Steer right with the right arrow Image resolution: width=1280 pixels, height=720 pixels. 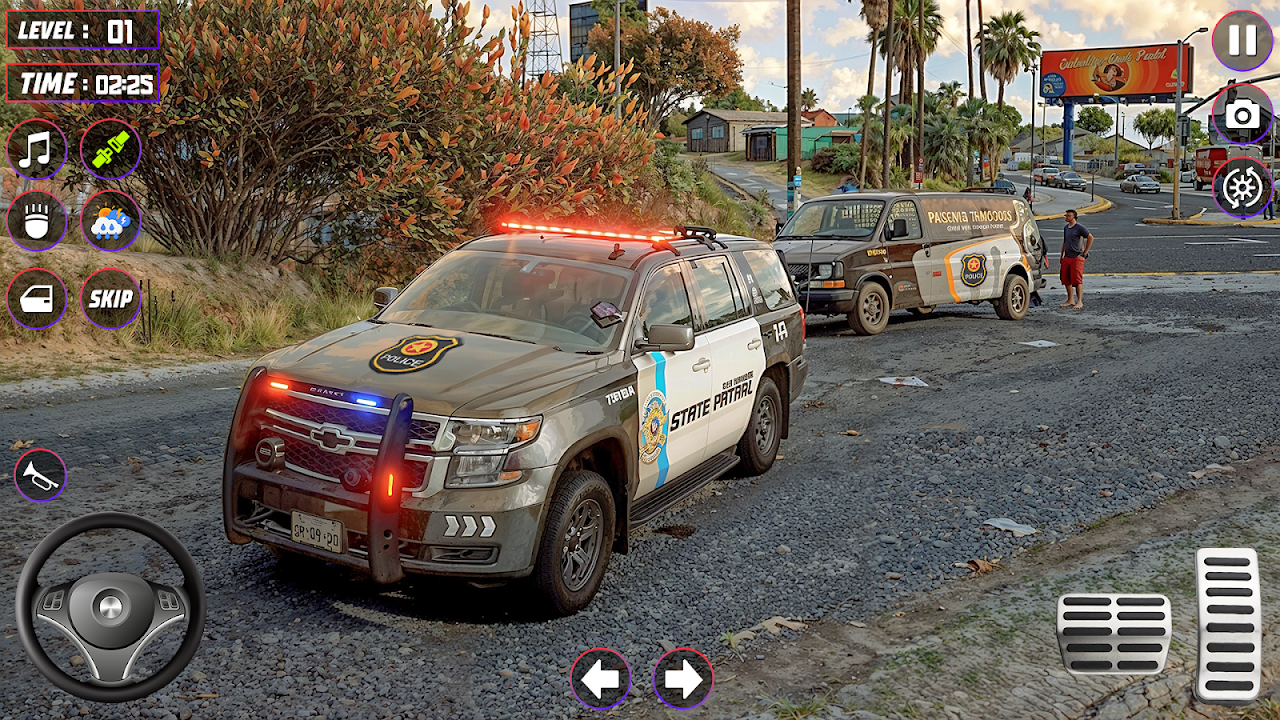tap(683, 679)
